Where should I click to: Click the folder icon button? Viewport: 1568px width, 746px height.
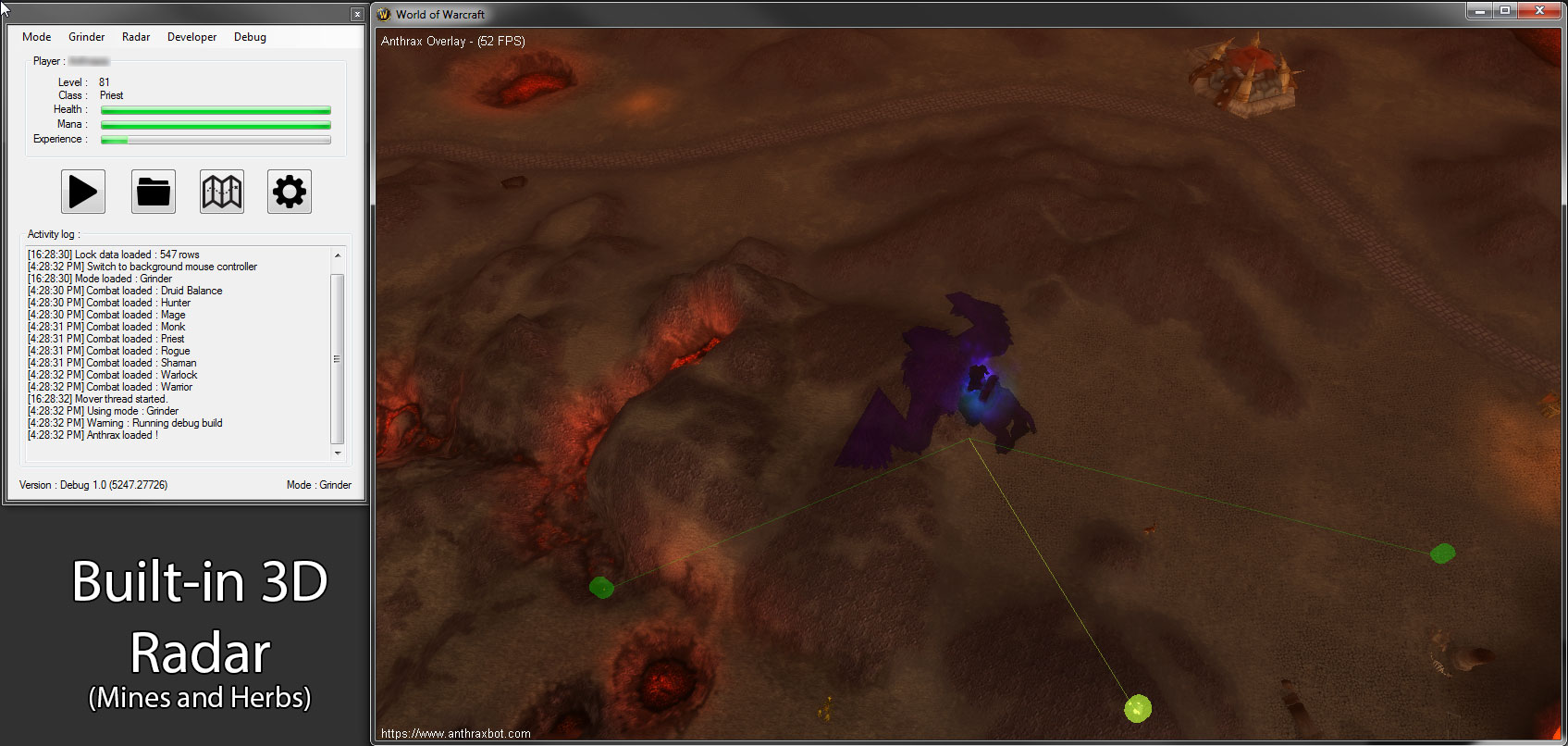(154, 192)
